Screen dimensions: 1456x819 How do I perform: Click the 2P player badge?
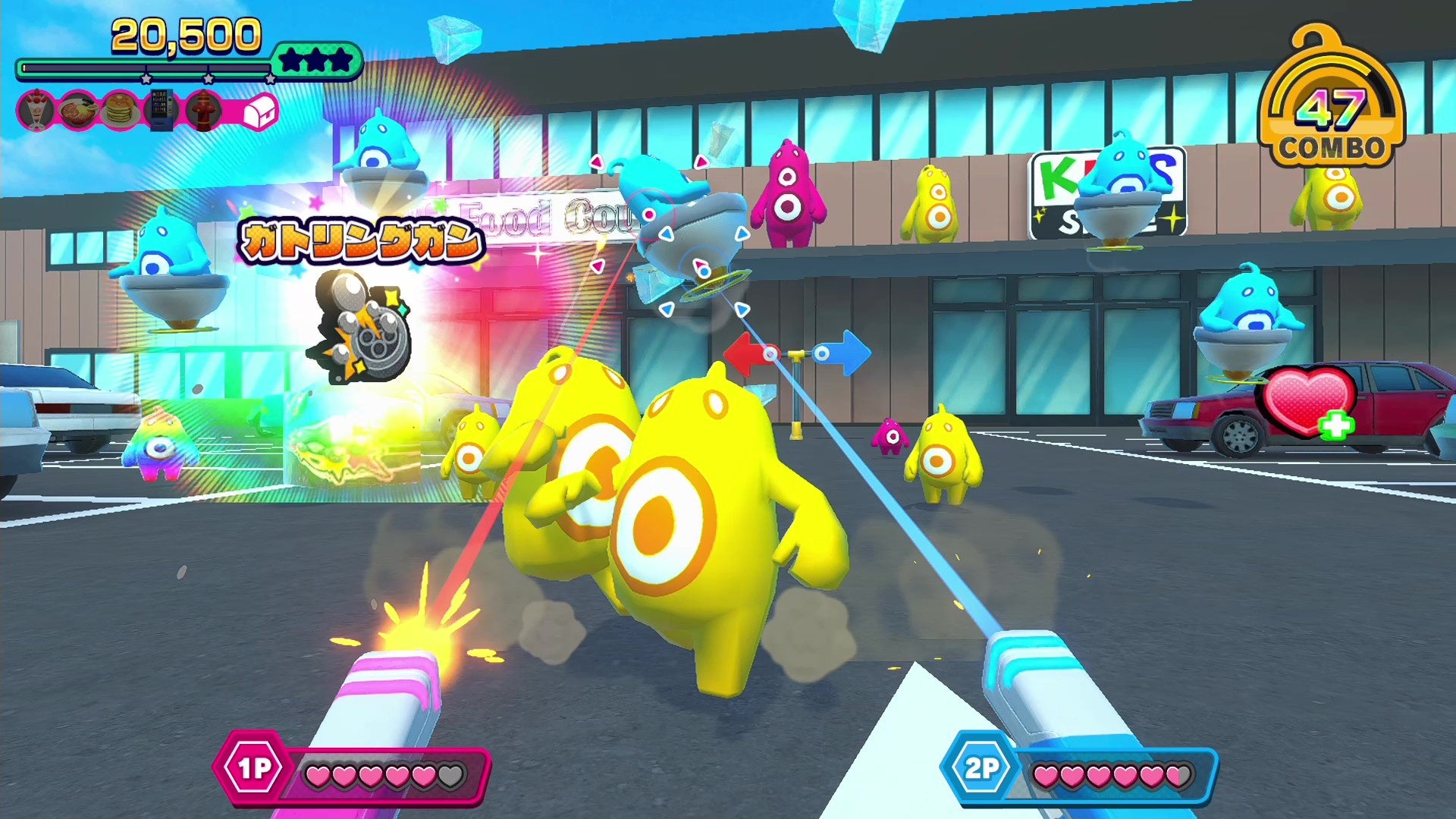click(x=981, y=769)
